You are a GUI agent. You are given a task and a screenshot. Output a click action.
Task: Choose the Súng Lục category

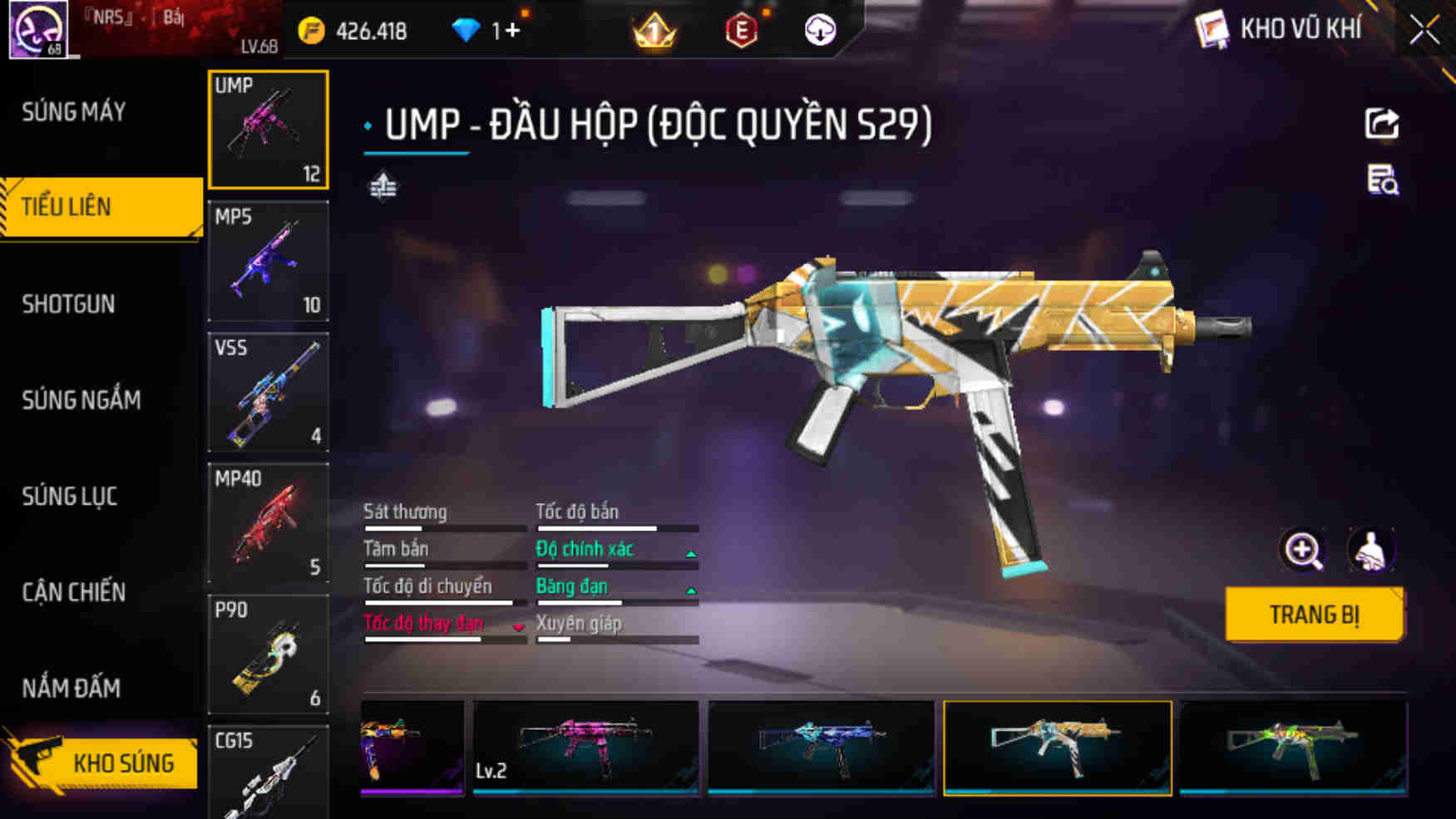[x=70, y=496]
